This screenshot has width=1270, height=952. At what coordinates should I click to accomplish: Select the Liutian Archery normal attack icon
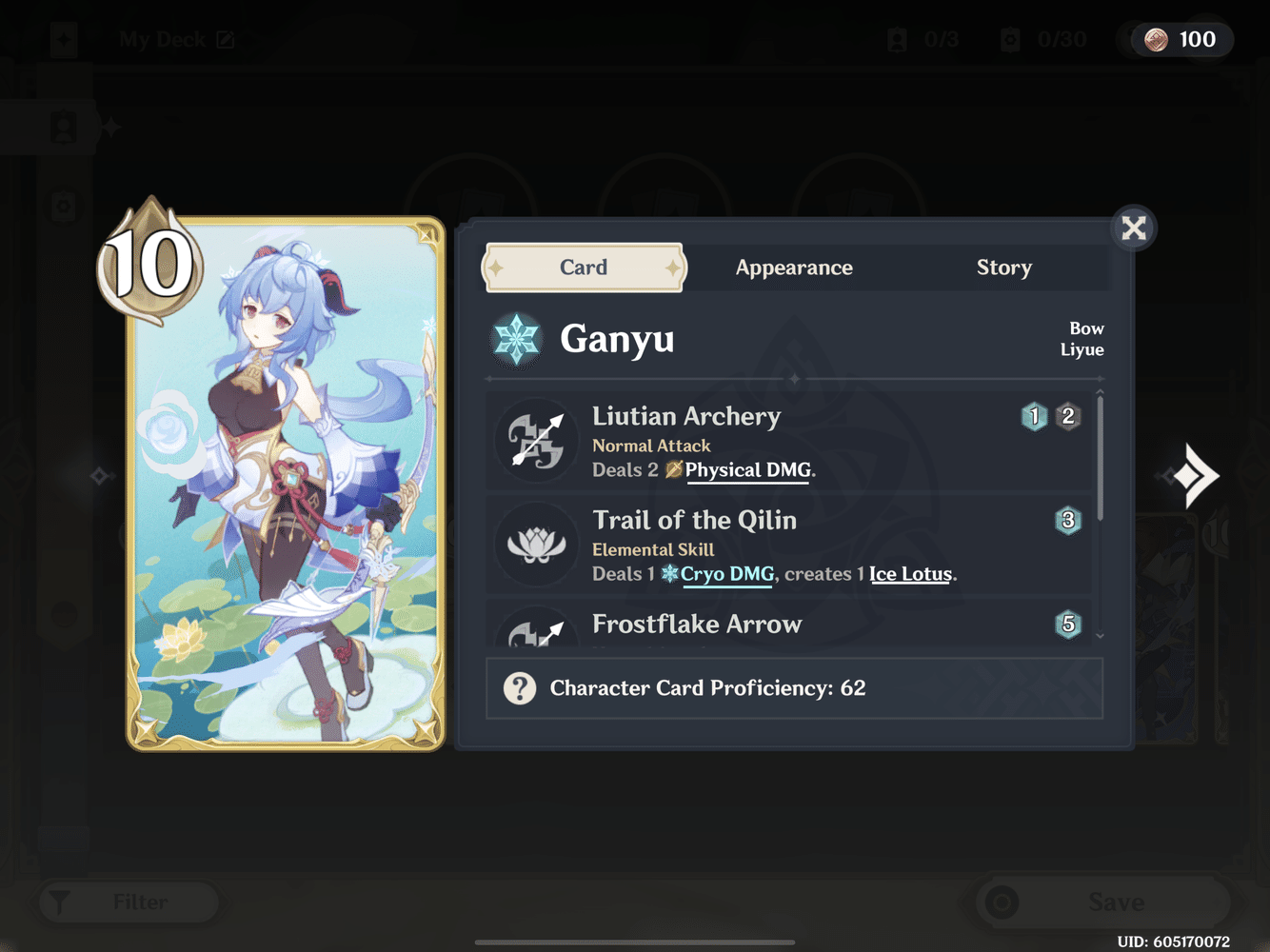click(x=536, y=440)
